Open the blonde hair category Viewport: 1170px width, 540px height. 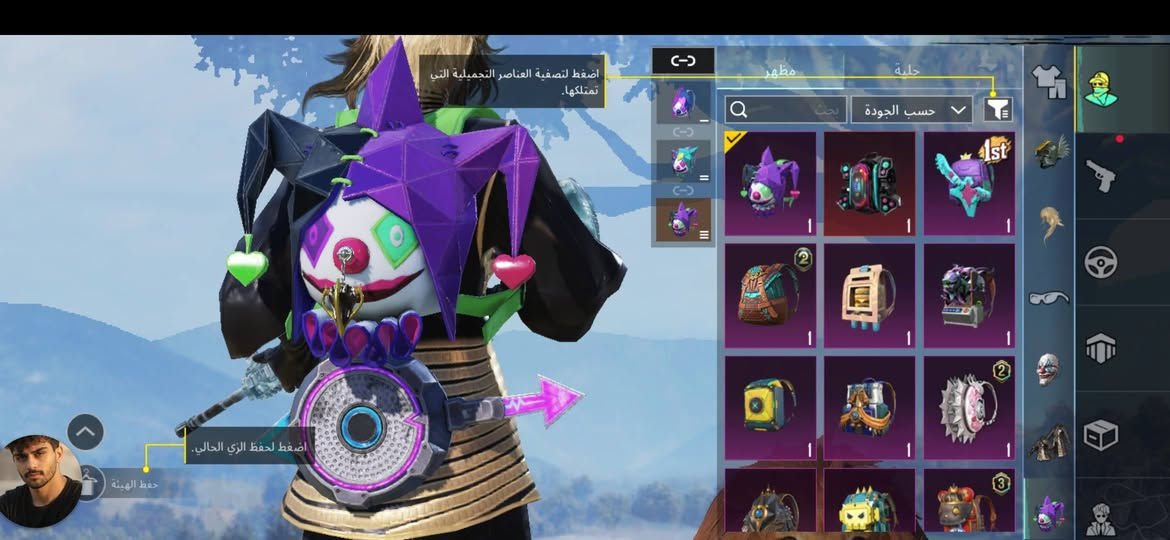click(1048, 222)
